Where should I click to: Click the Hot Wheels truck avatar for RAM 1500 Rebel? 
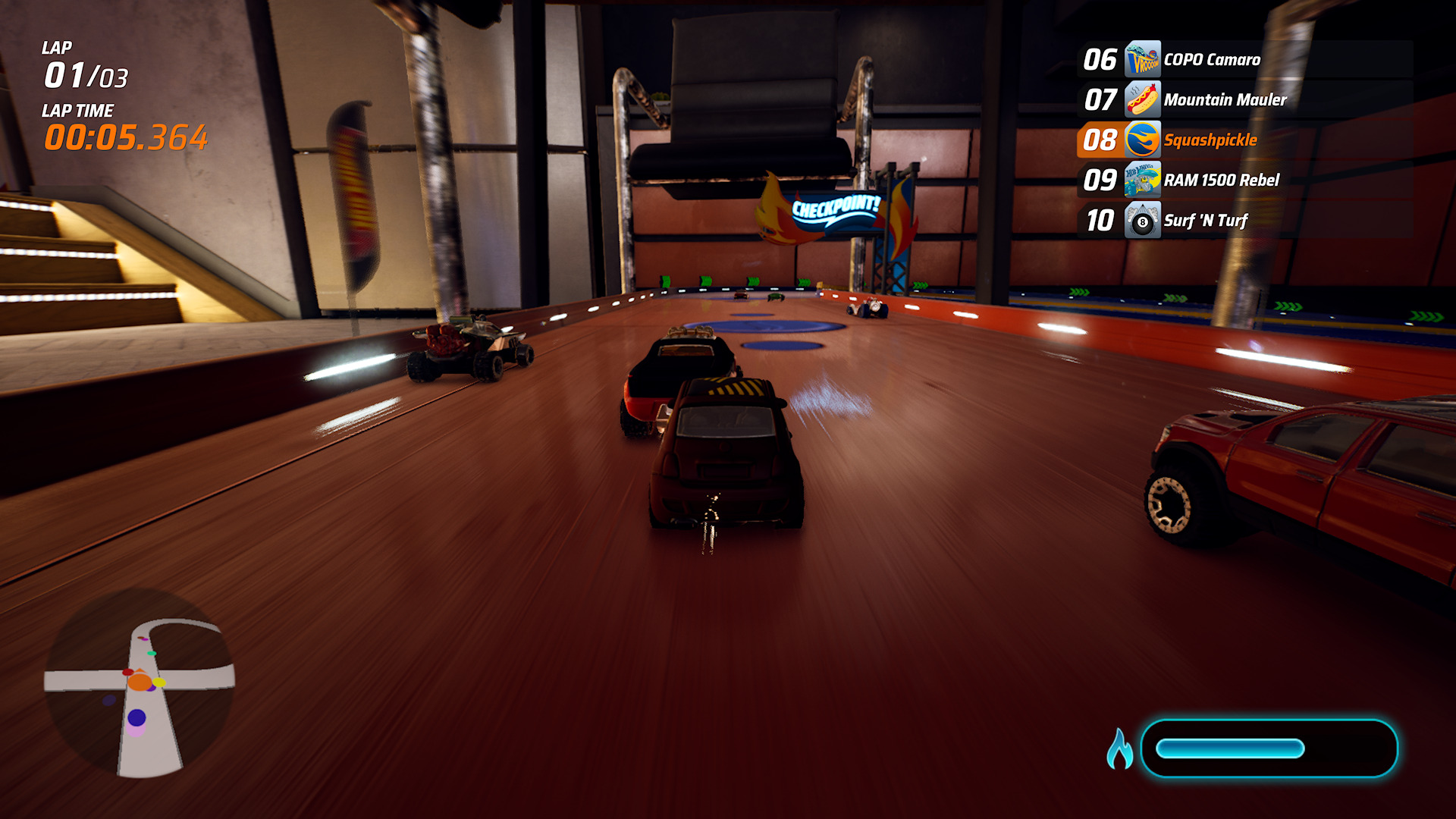point(1143,180)
